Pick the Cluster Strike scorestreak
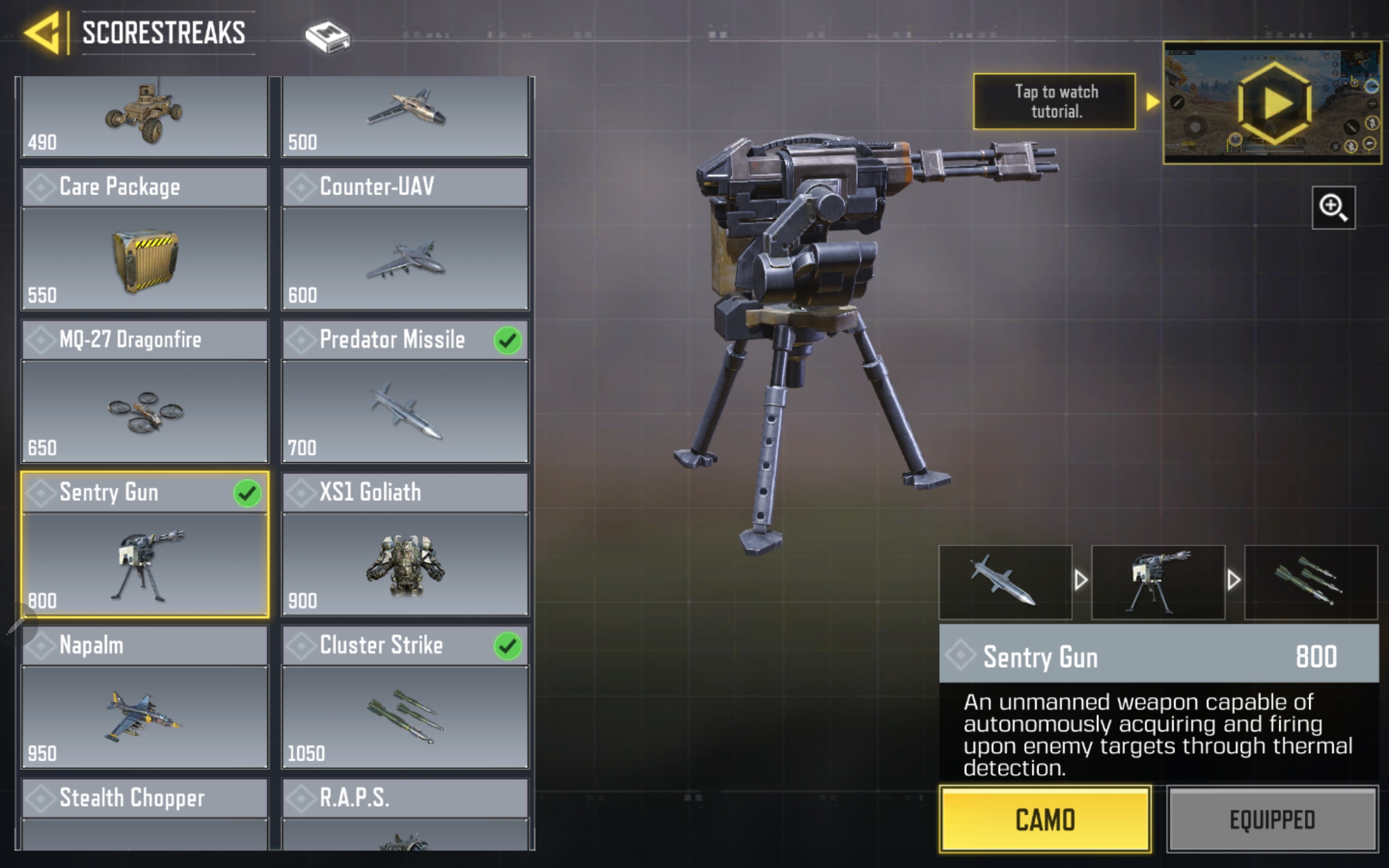 (405, 697)
